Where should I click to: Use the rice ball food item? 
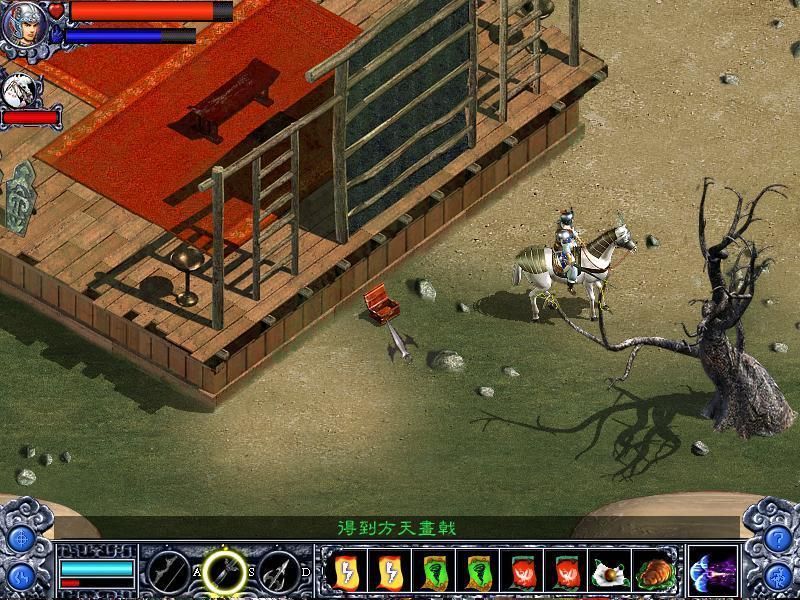coord(610,572)
